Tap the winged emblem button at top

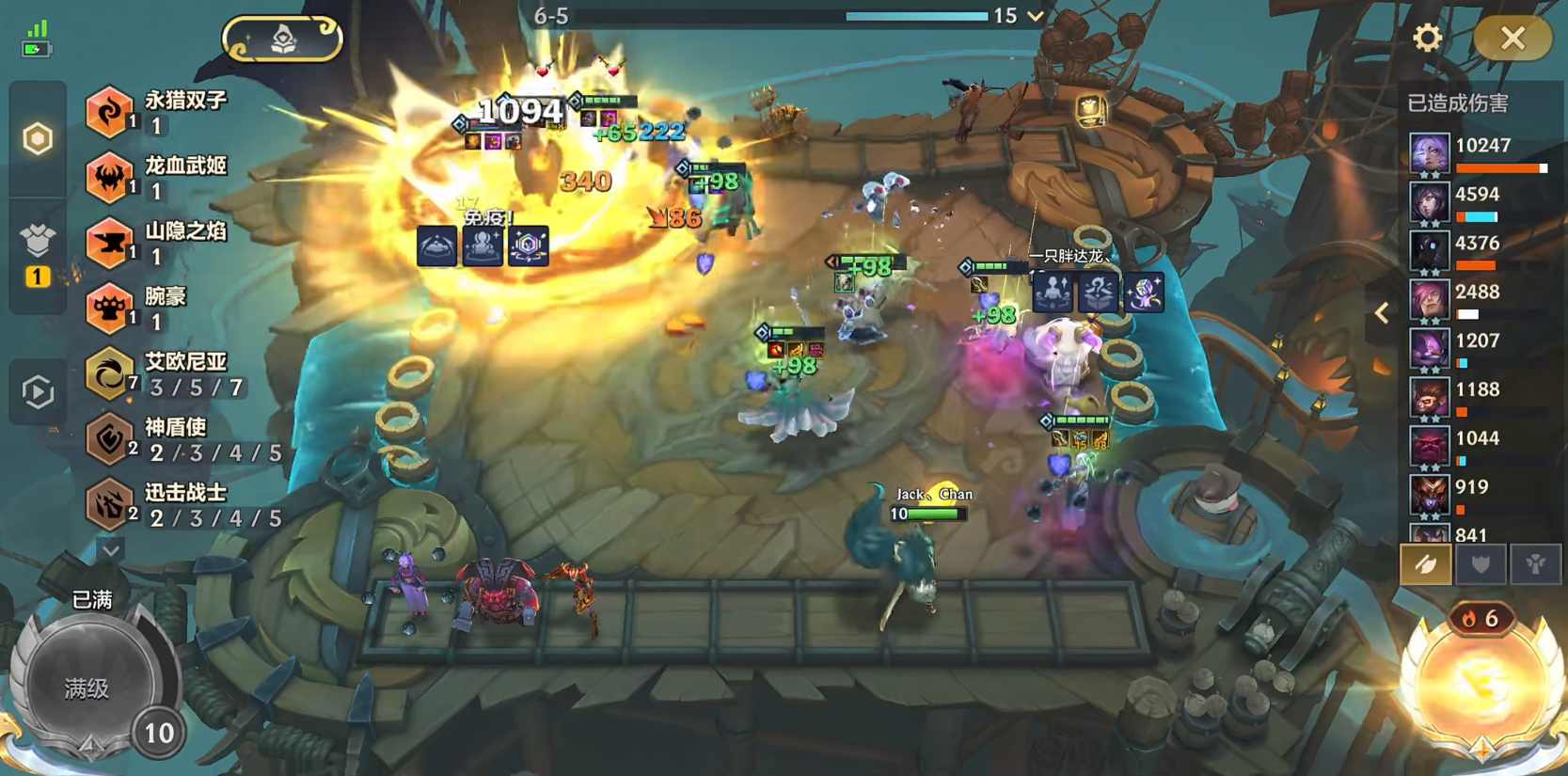click(283, 40)
